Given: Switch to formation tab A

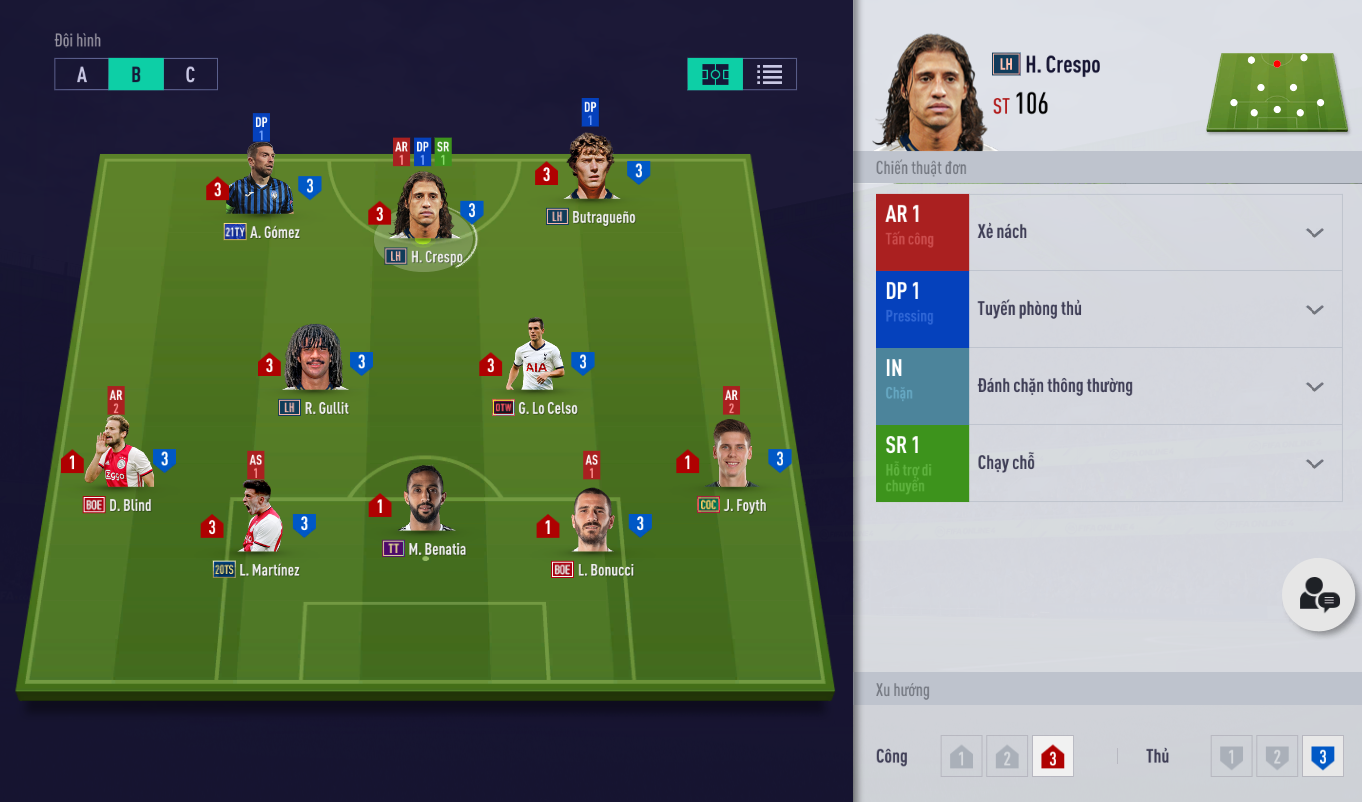Looking at the screenshot, I should (82, 75).
